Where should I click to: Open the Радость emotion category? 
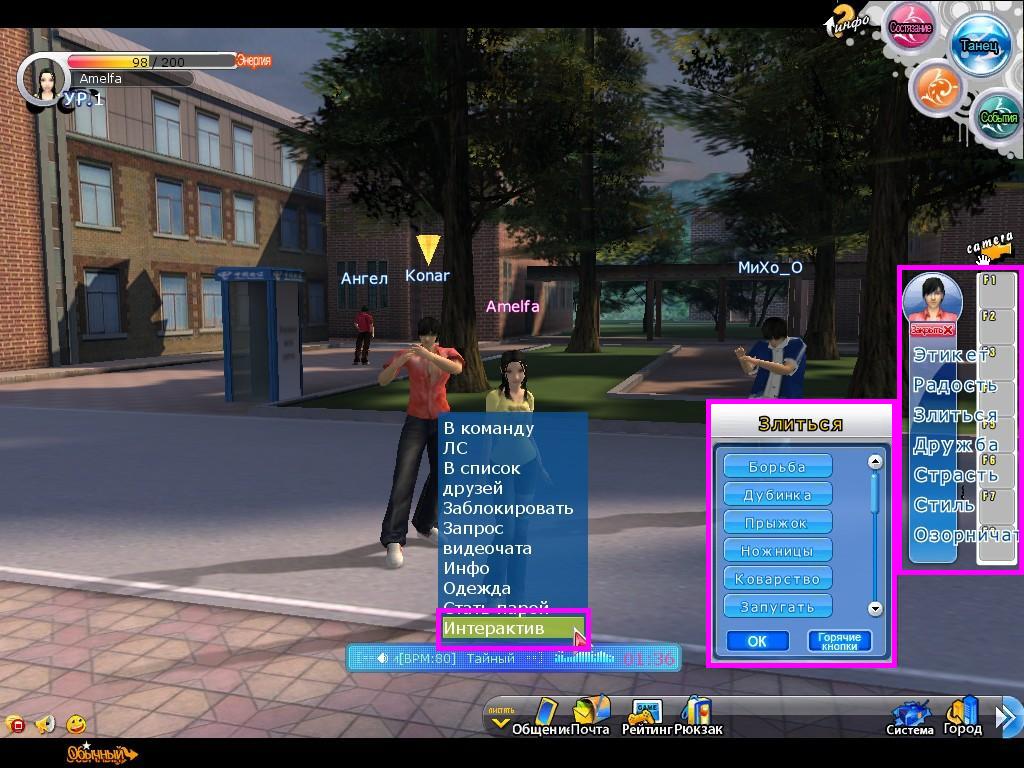[954, 385]
